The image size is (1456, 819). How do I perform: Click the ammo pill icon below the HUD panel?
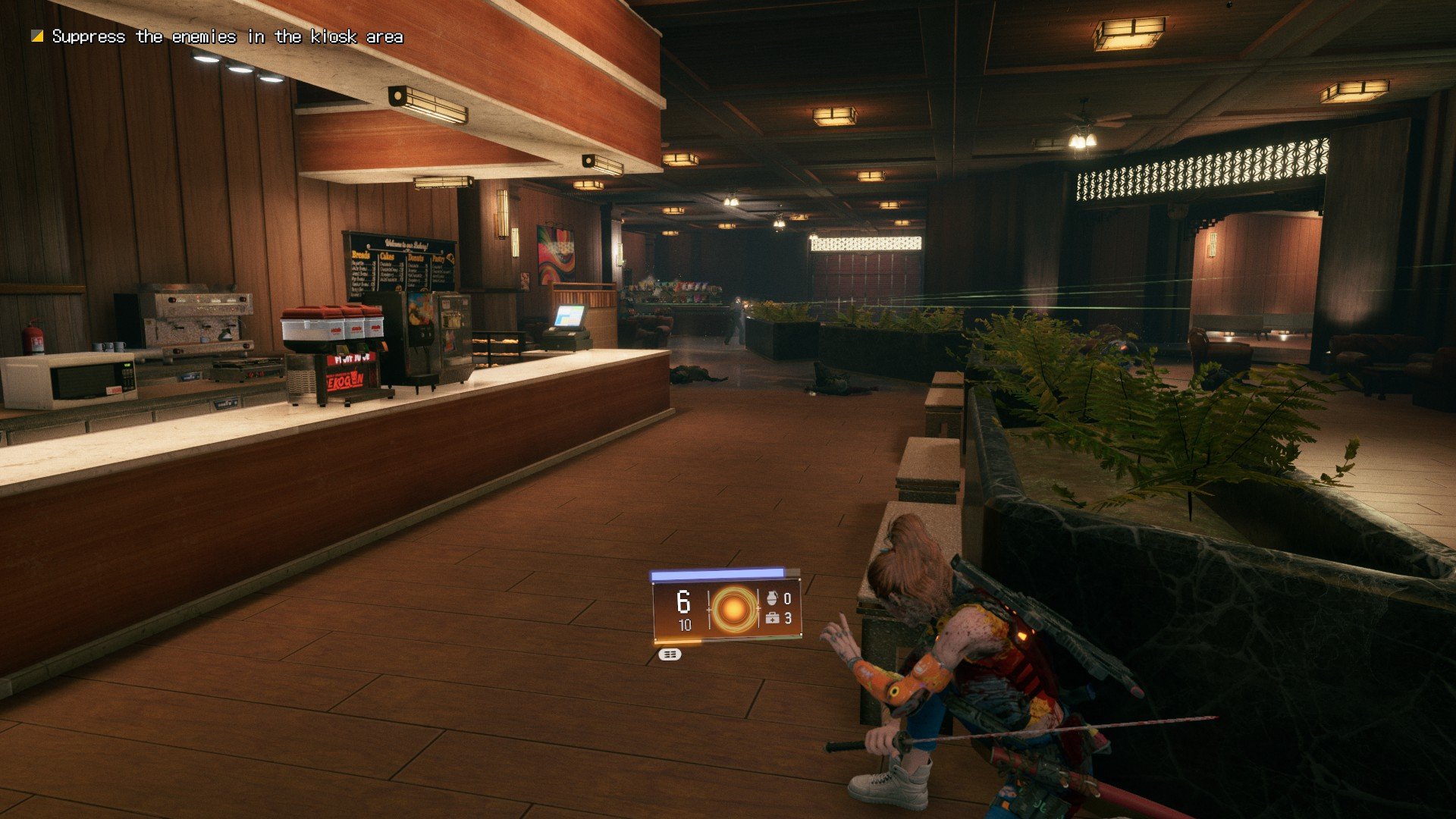click(669, 654)
